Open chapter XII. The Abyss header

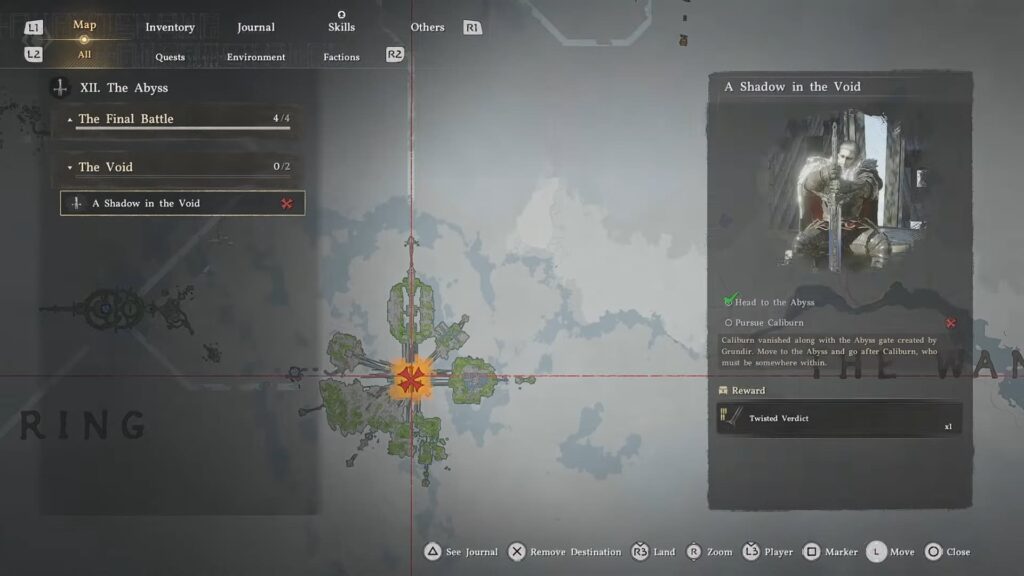point(124,88)
